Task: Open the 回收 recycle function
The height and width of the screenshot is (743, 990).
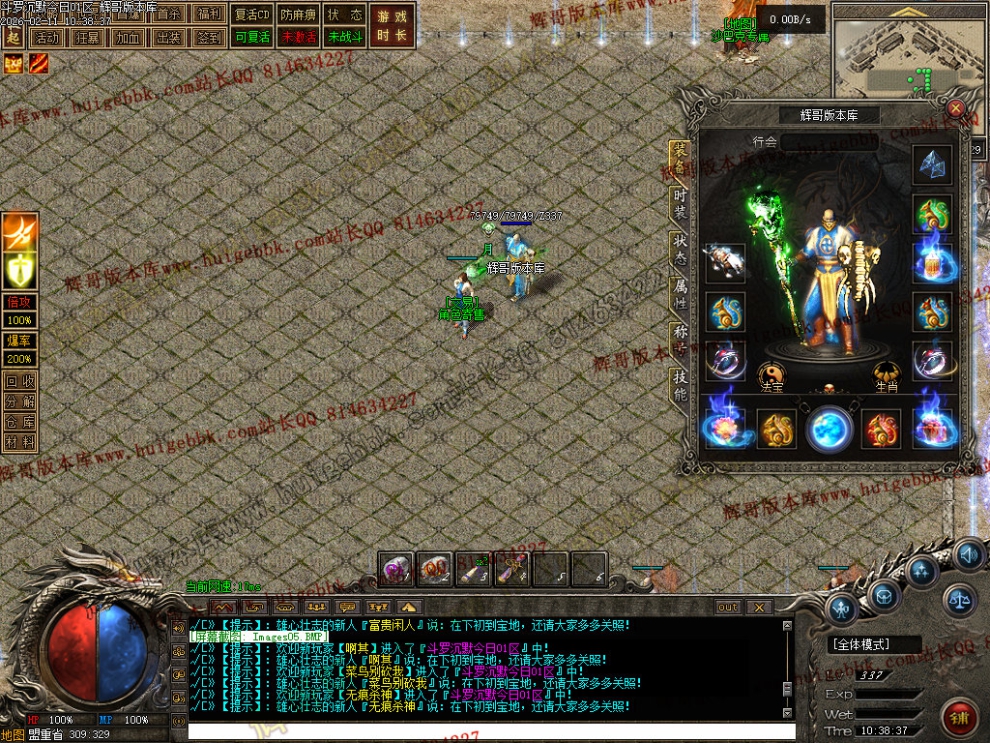Action: [x=19, y=381]
